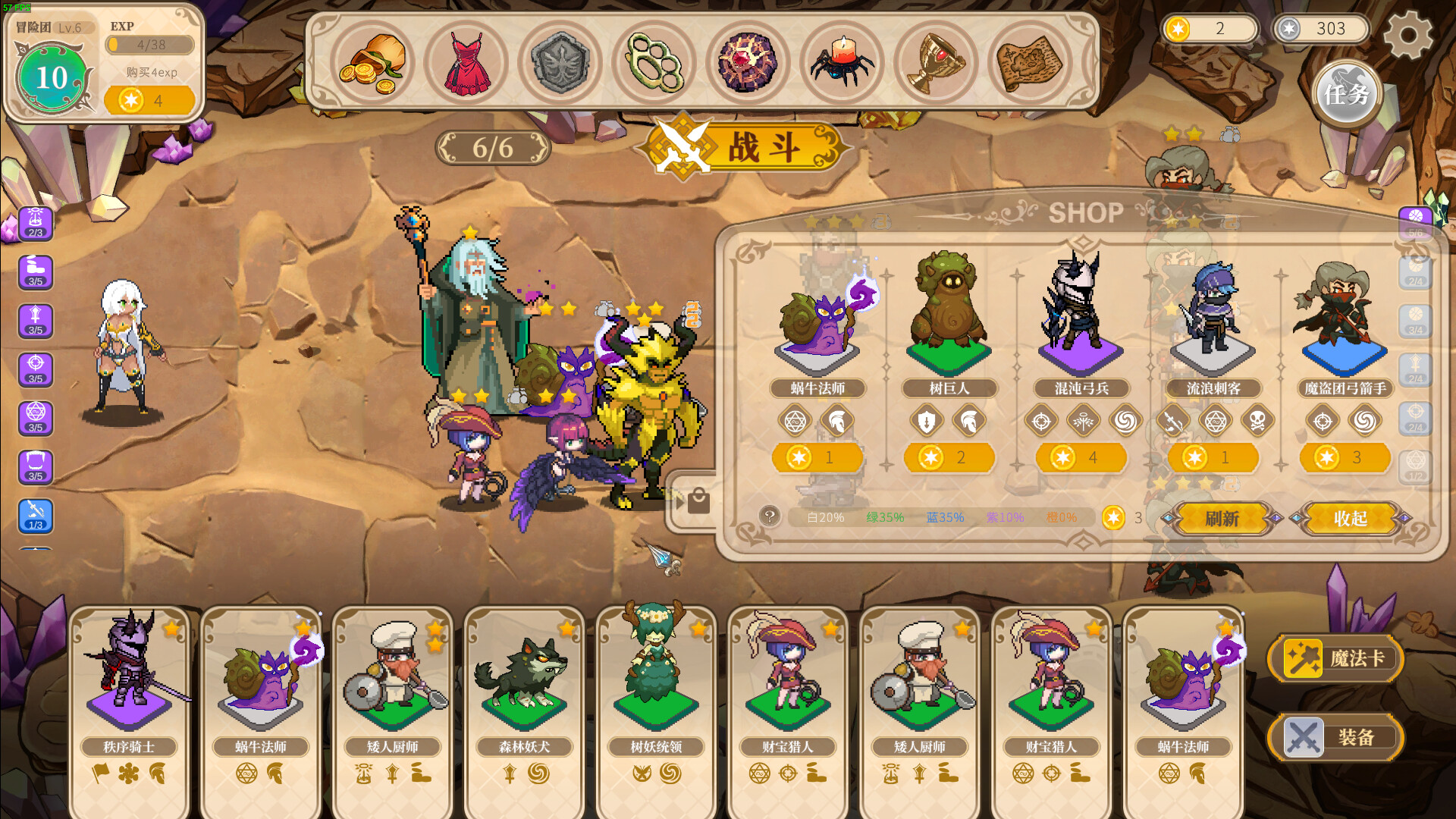The height and width of the screenshot is (819, 1456).
Task: Expand the shop panel arrow near the bag
Action: coord(679,500)
